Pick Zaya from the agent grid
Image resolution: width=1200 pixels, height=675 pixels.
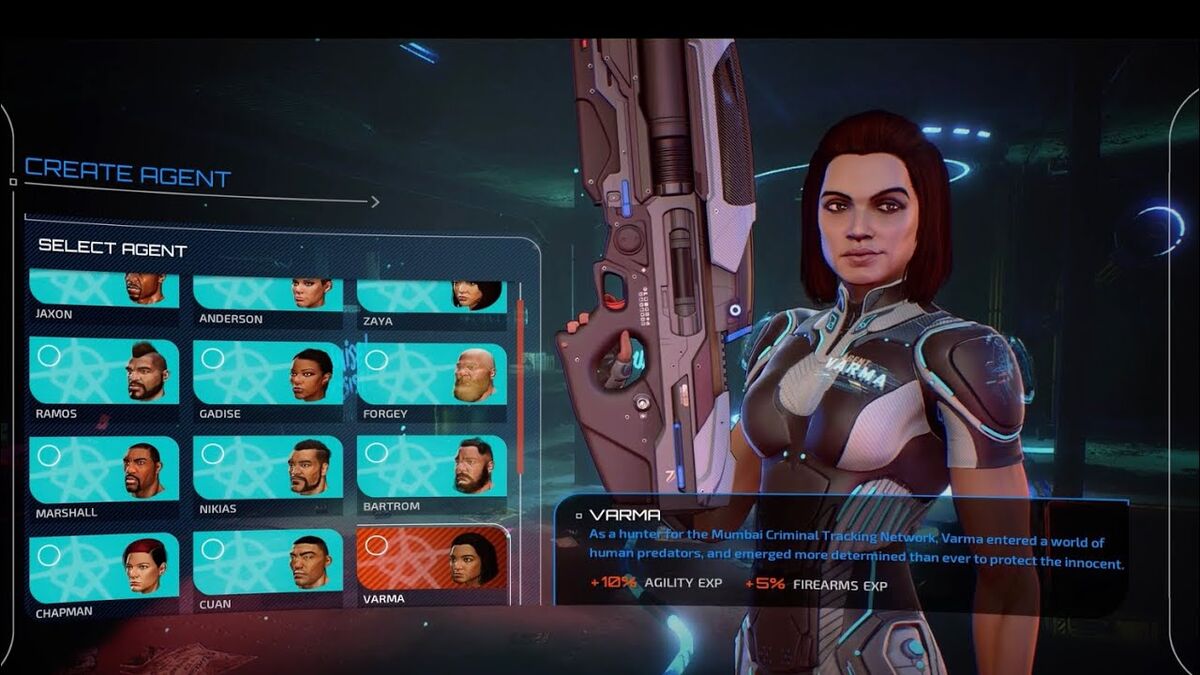click(x=432, y=296)
